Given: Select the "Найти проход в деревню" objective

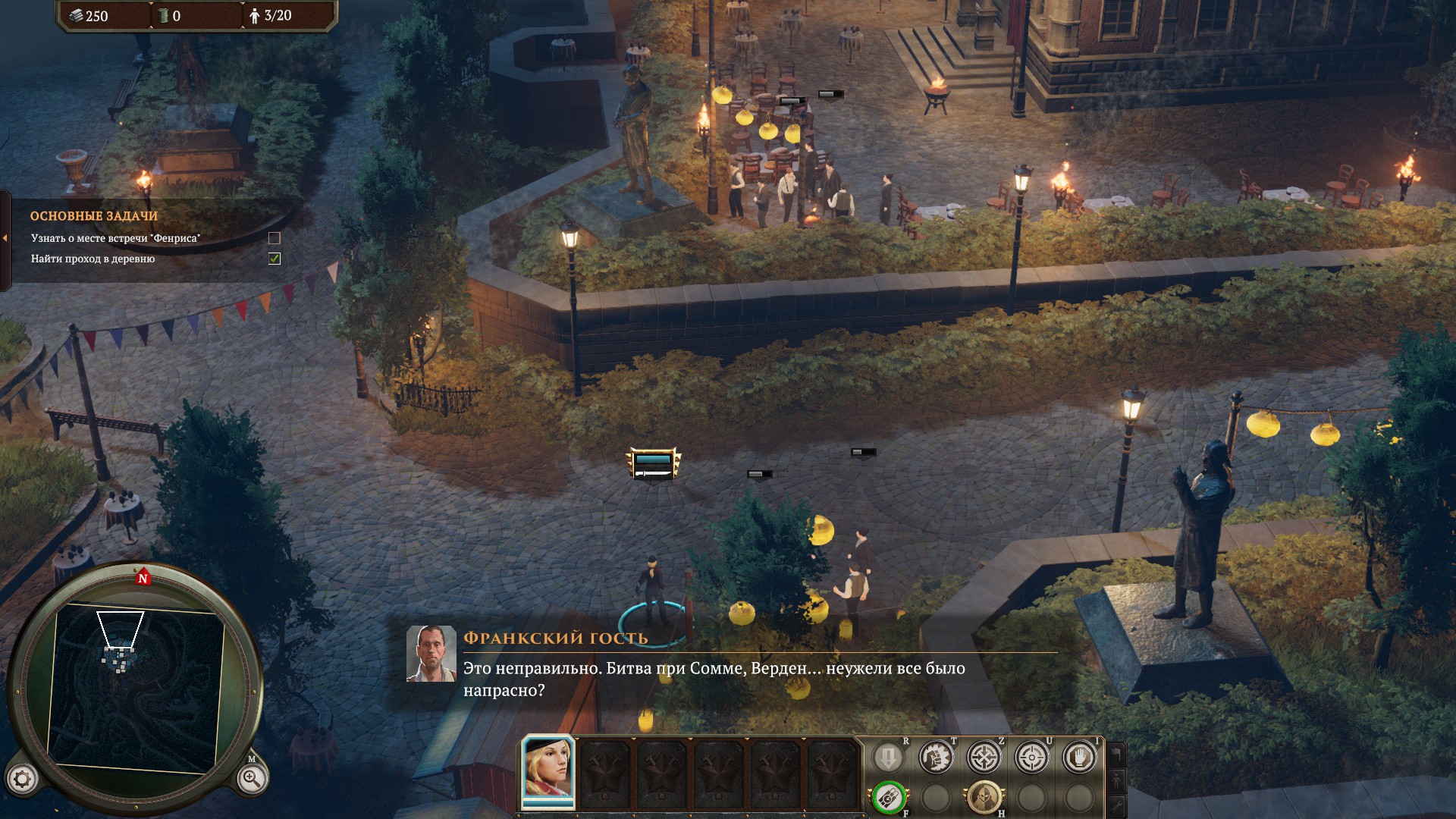Looking at the screenshot, I should (x=93, y=259).
